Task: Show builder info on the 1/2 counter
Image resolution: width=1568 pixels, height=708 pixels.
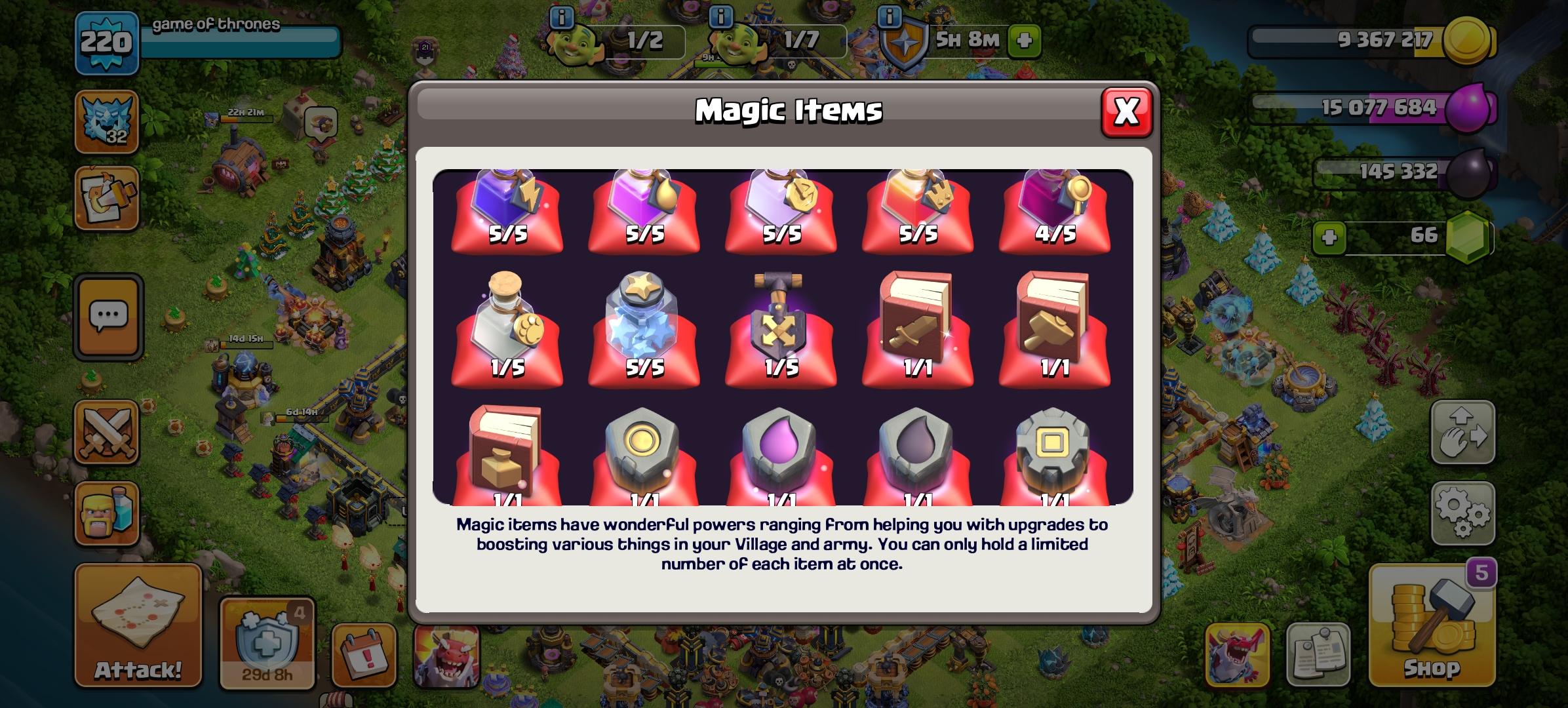Action: pos(562,17)
